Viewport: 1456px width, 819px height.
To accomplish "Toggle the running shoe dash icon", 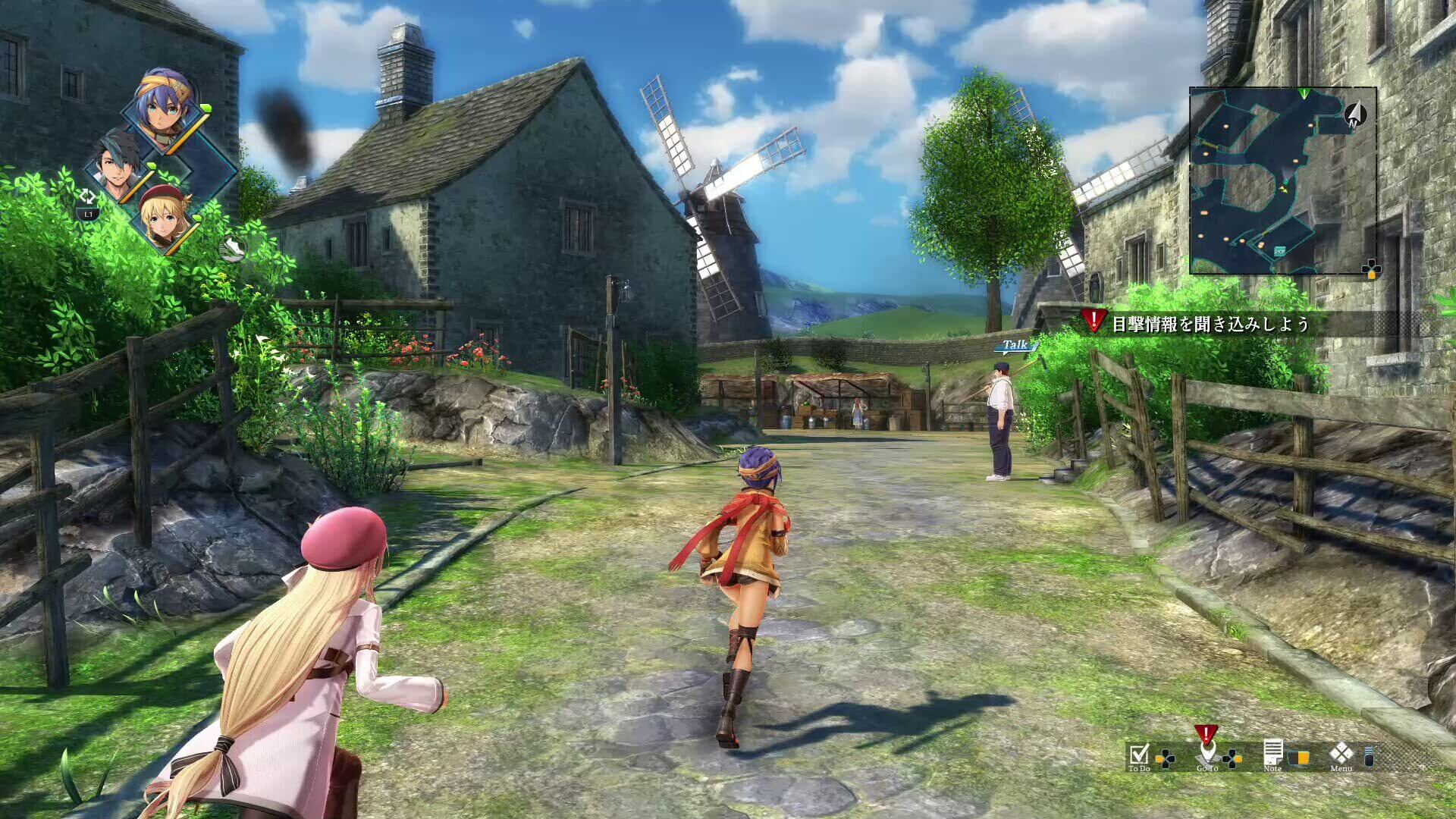I will tap(233, 247).
